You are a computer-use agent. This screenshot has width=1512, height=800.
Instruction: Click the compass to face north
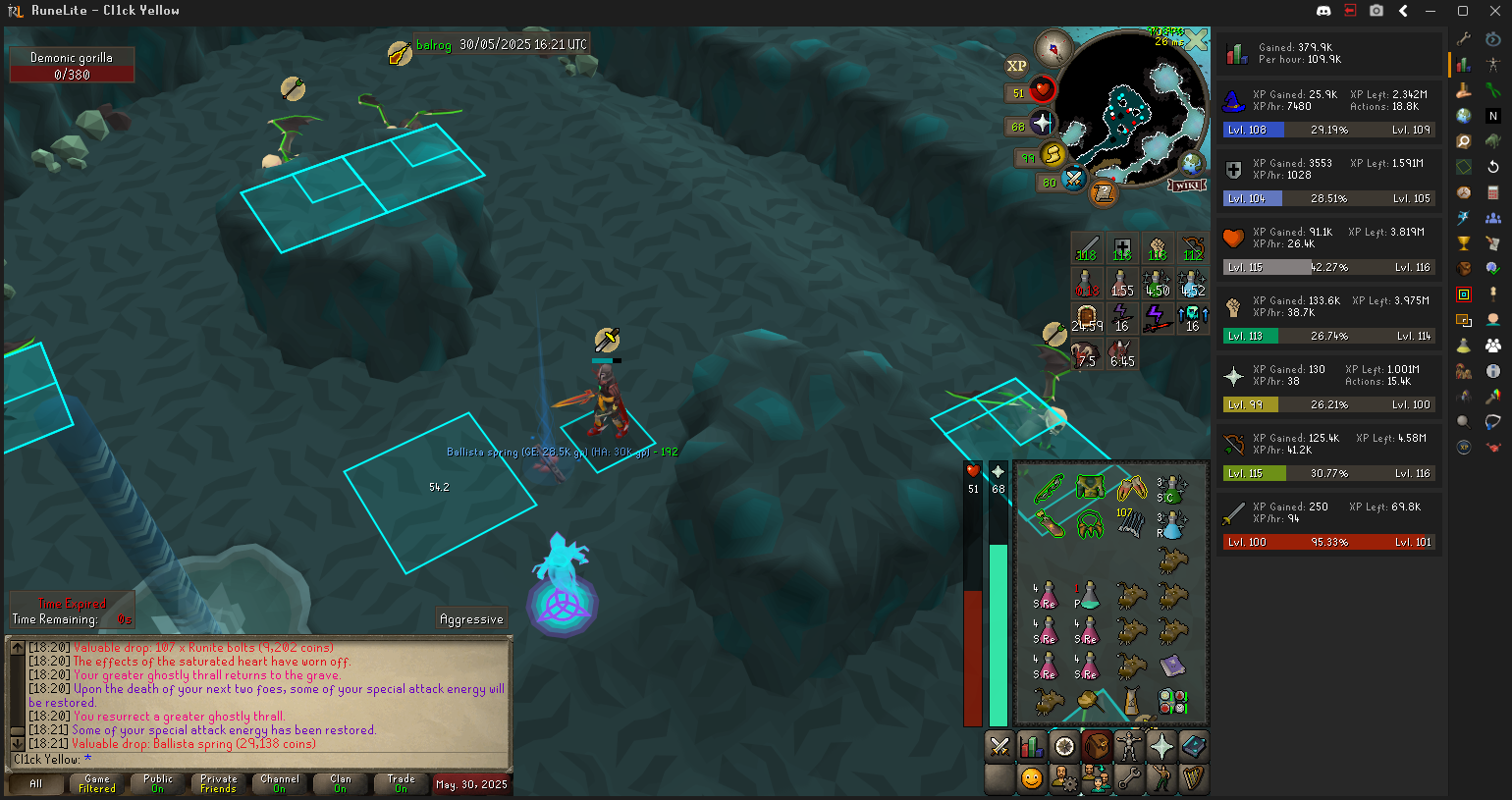pos(1053,47)
